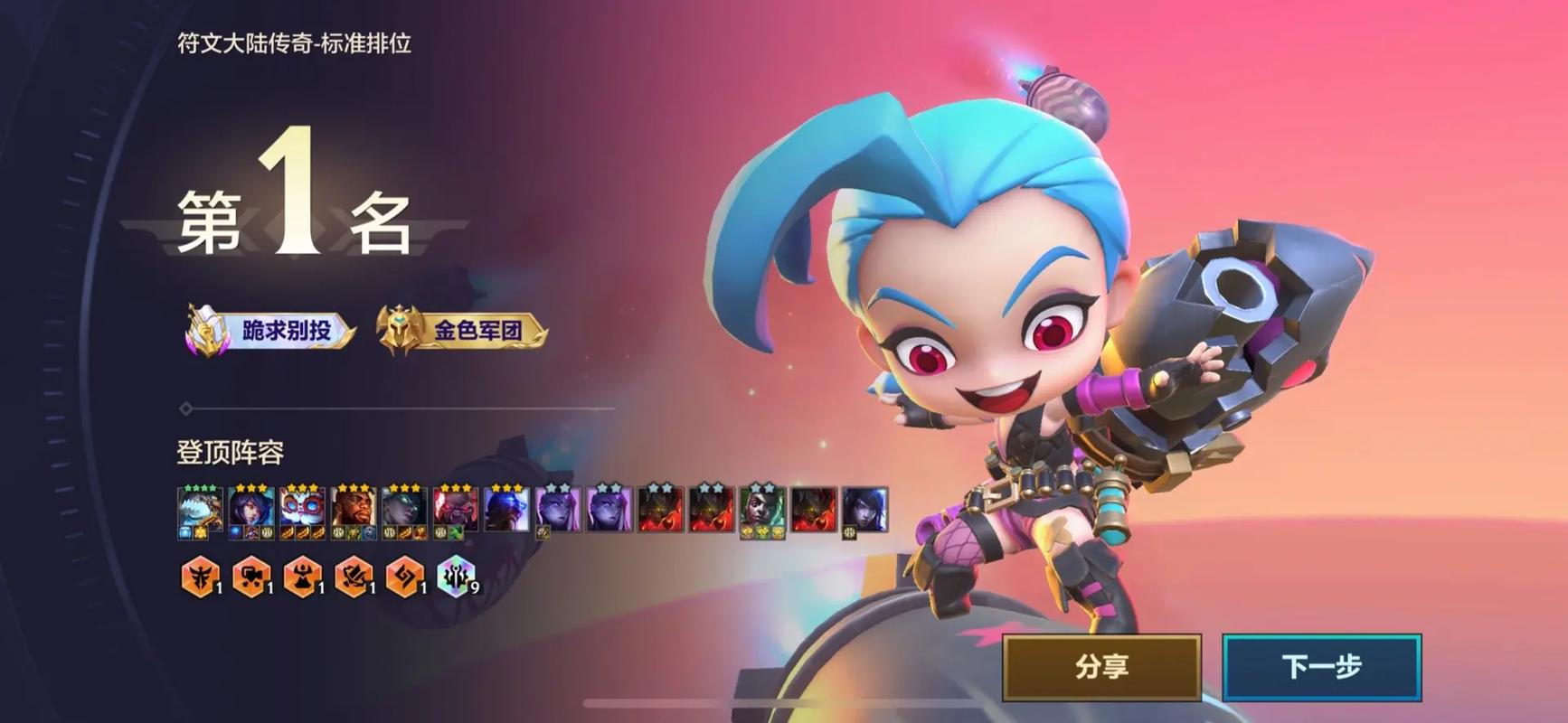The width and height of the screenshot is (1568, 723).
Task: Select the four-green-star champion portrait
Action: click(200, 510)
